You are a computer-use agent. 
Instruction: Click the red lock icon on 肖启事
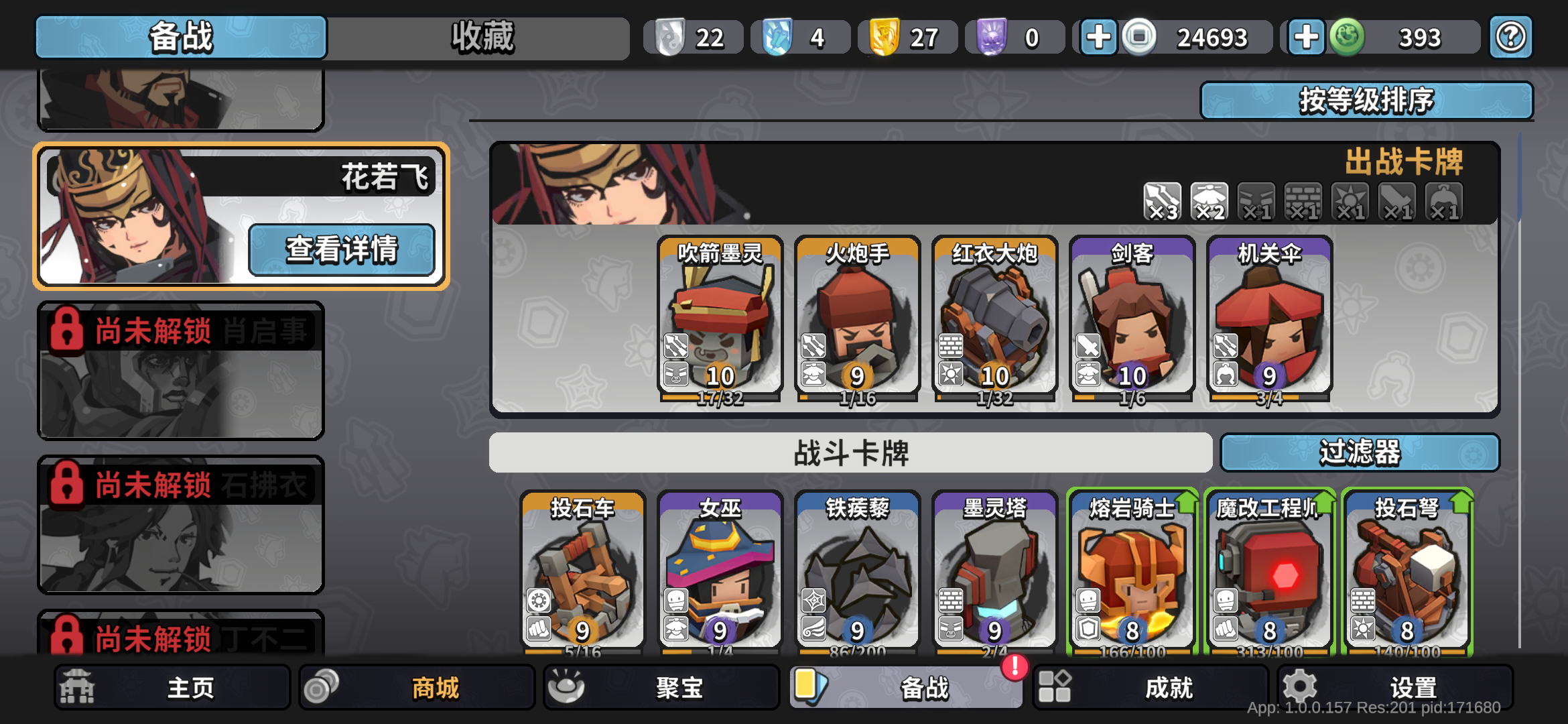(x=65, y=330)
